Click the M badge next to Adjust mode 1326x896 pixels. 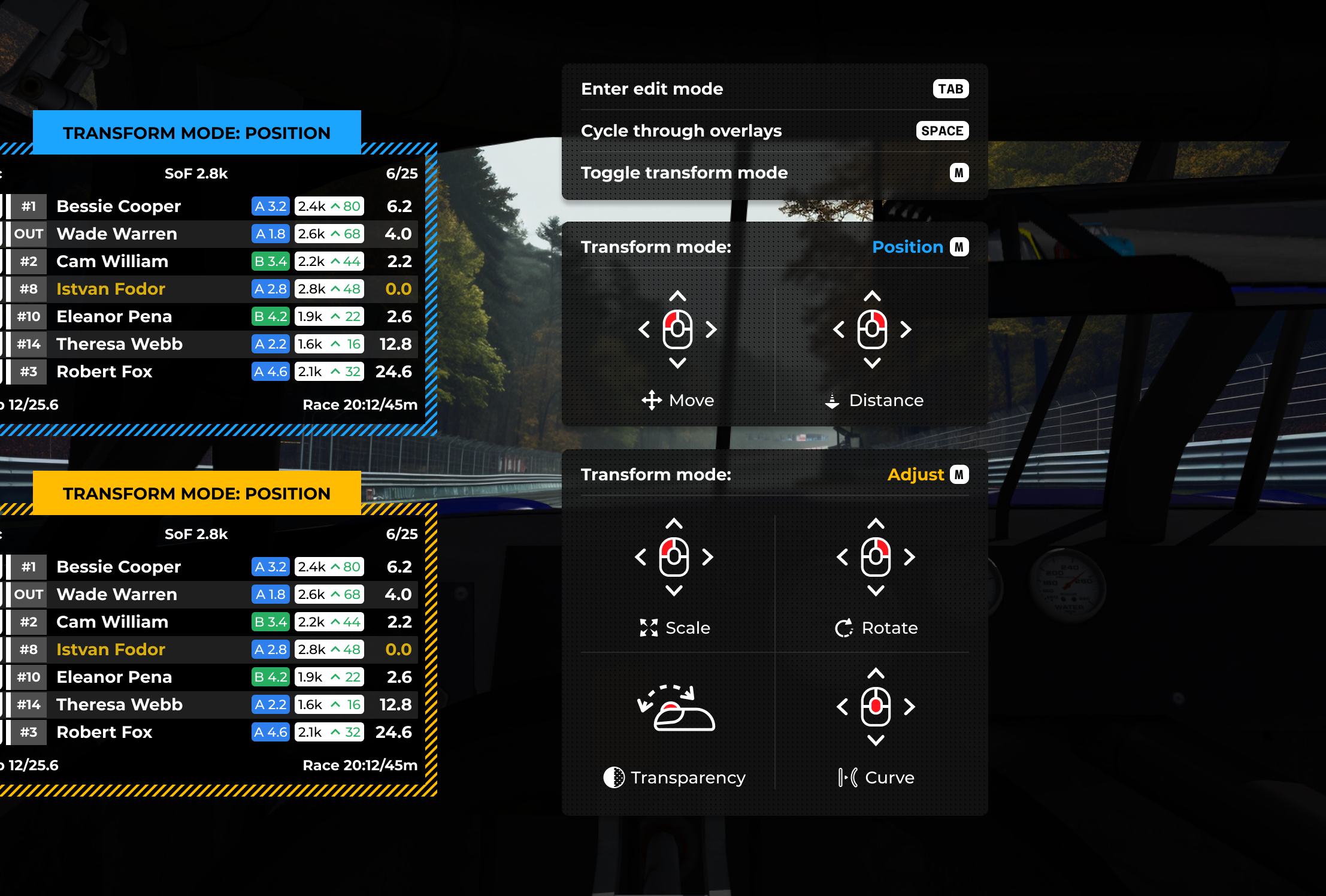(961, 474)
